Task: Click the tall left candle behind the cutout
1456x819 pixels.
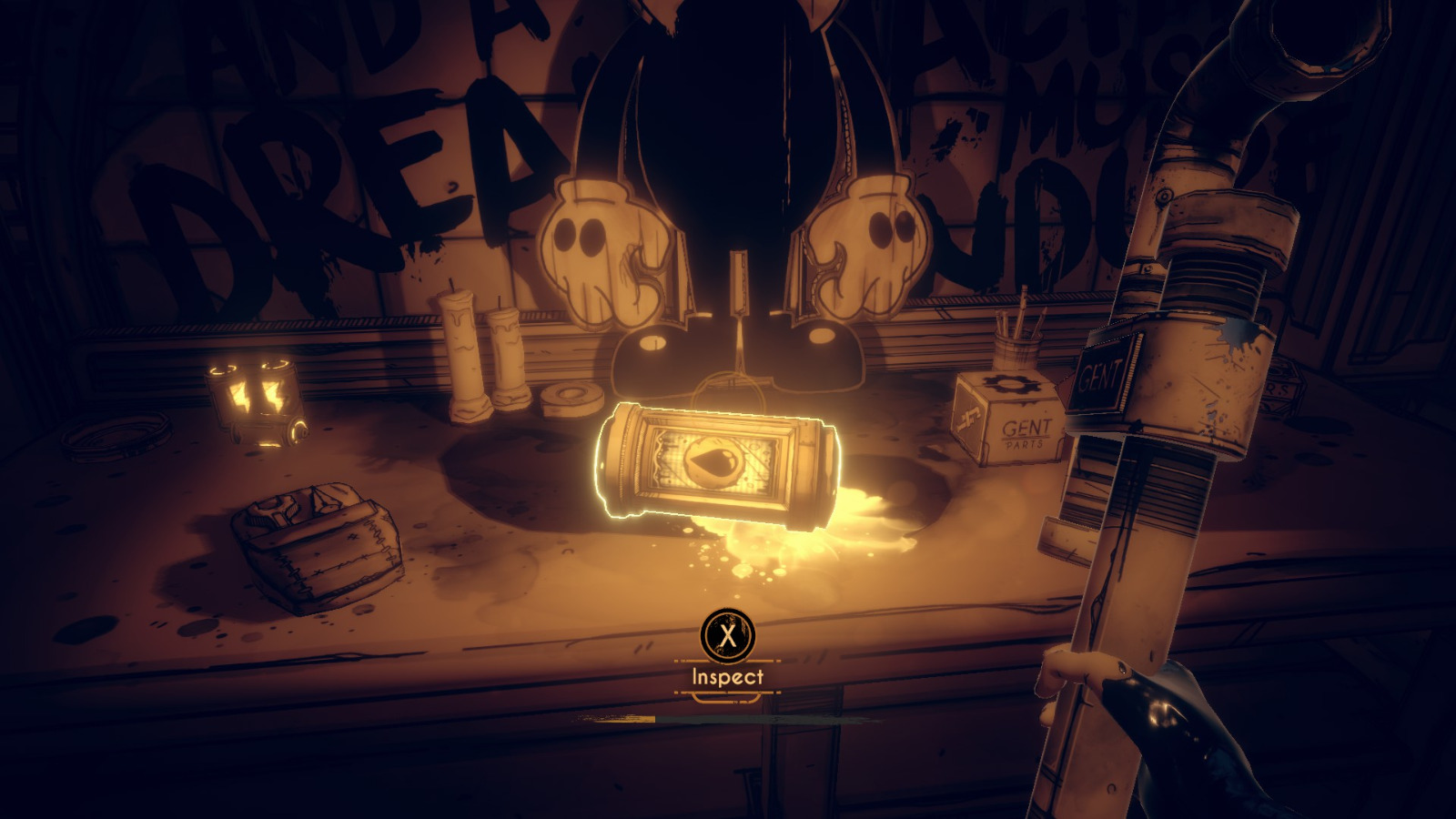Action: click(464, 355)
